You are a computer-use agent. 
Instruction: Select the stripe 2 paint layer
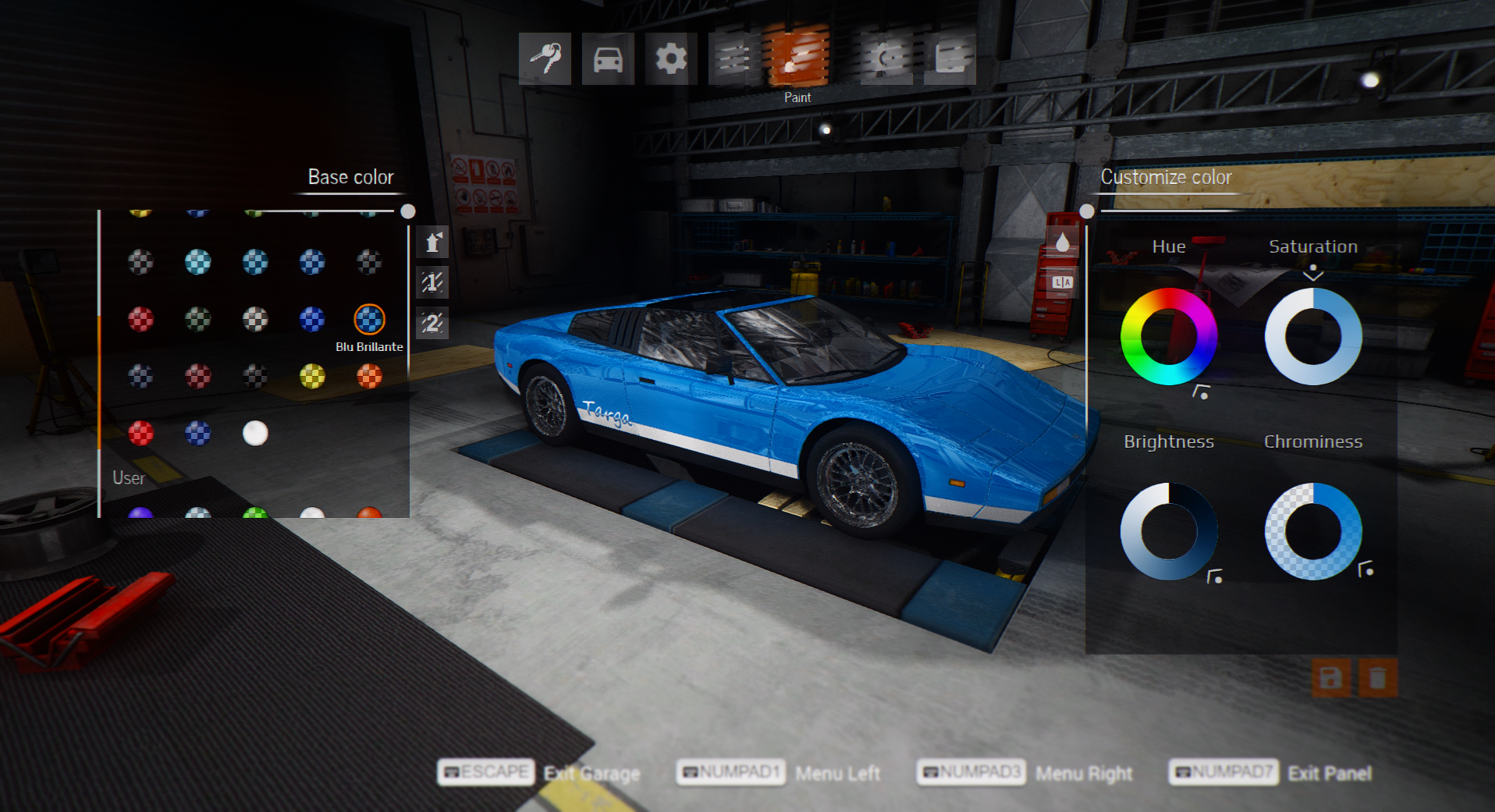pos(432,322)
